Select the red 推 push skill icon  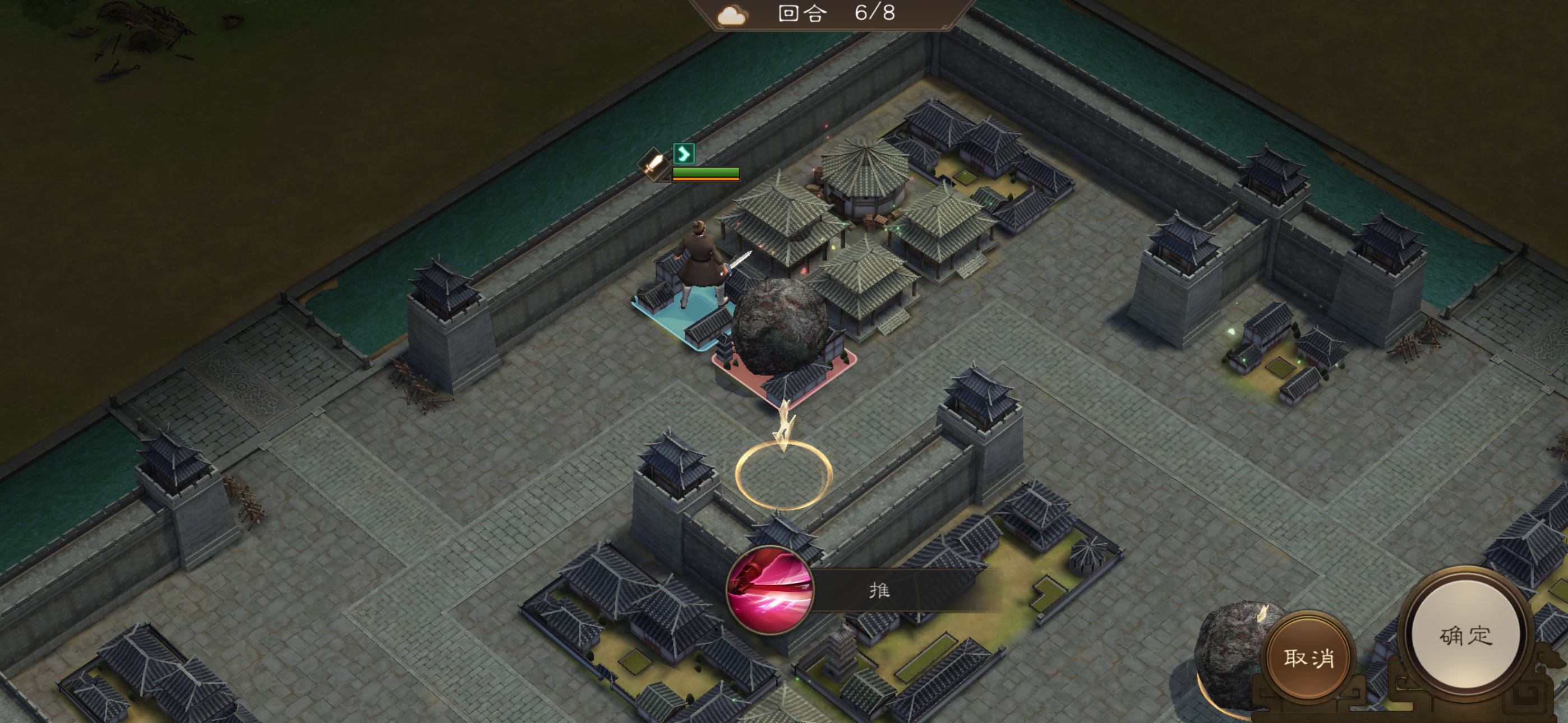coord(770,589)
